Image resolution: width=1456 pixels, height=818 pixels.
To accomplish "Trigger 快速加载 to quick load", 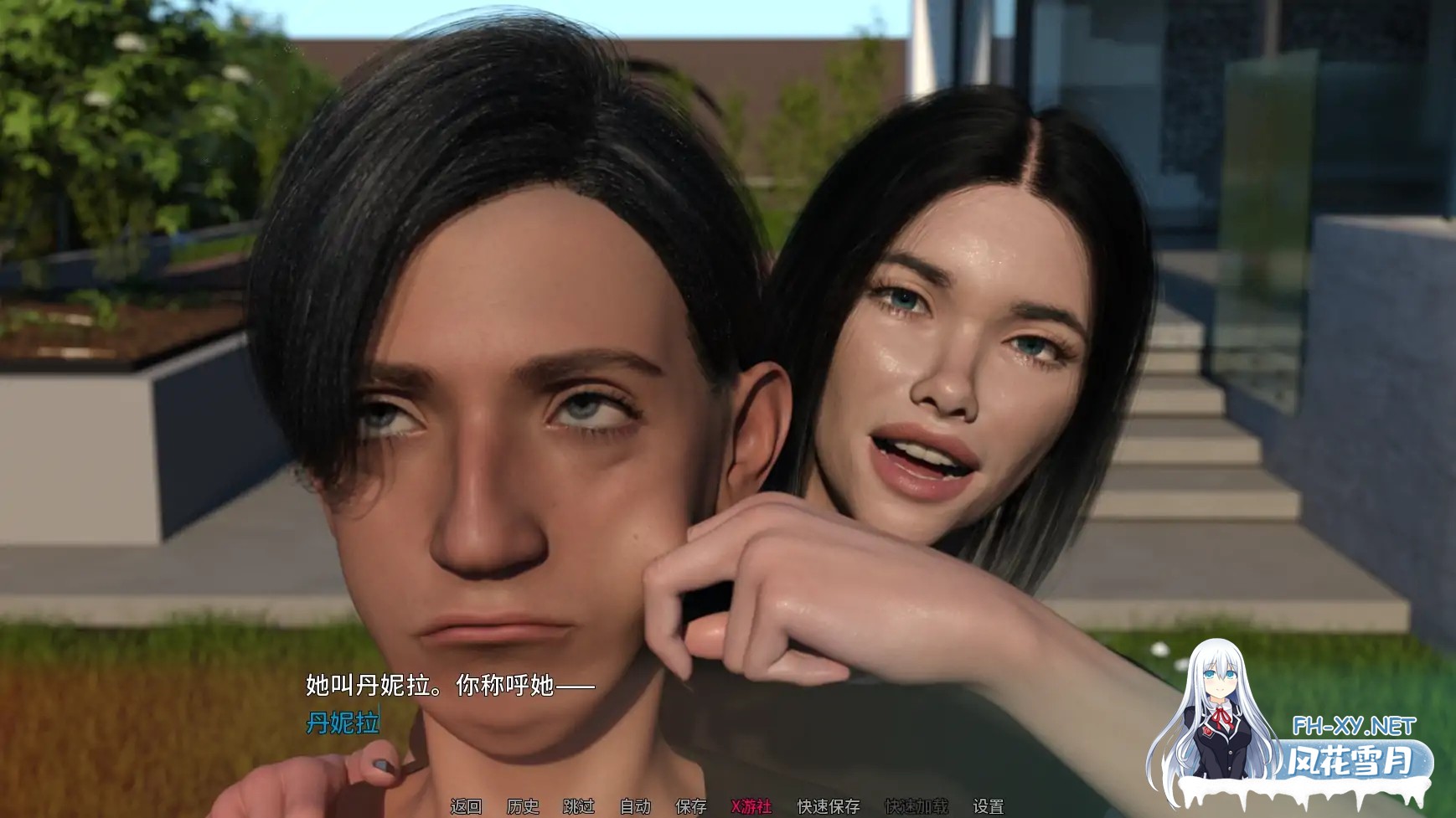I will 918,807.
